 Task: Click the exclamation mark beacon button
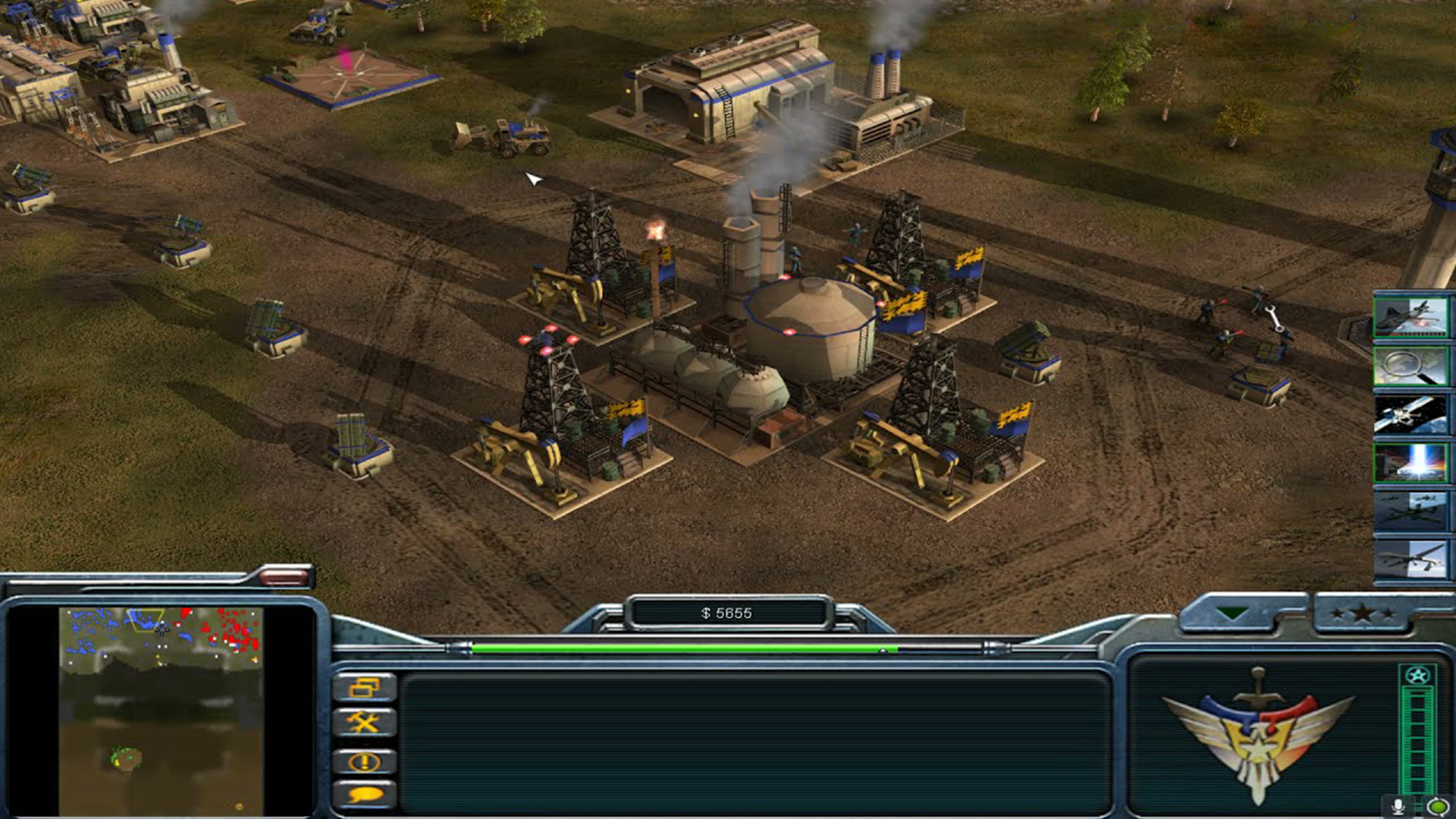coord(365,761)
